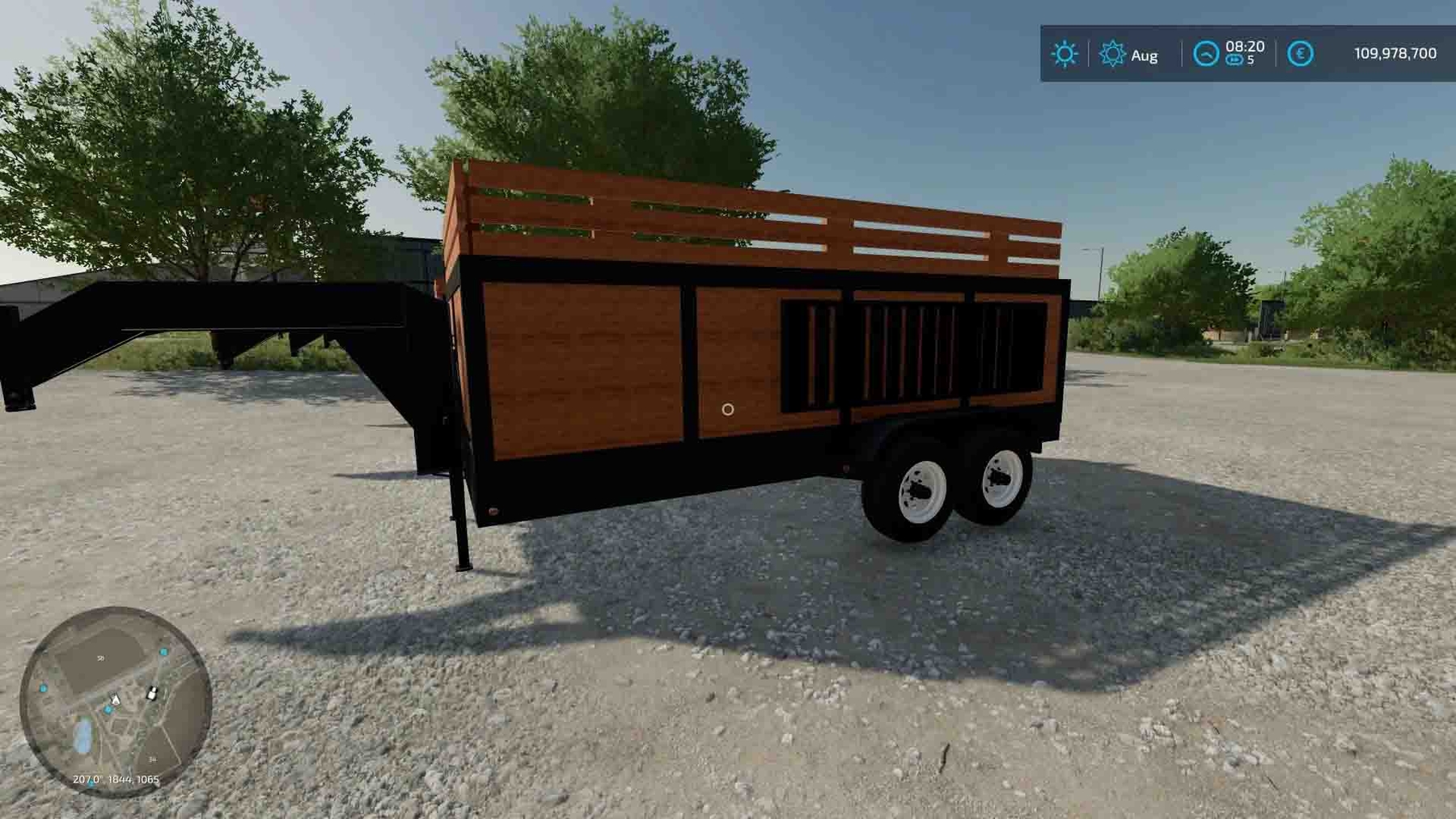Select the player arrow on the minimap

(x=115, y=700)
